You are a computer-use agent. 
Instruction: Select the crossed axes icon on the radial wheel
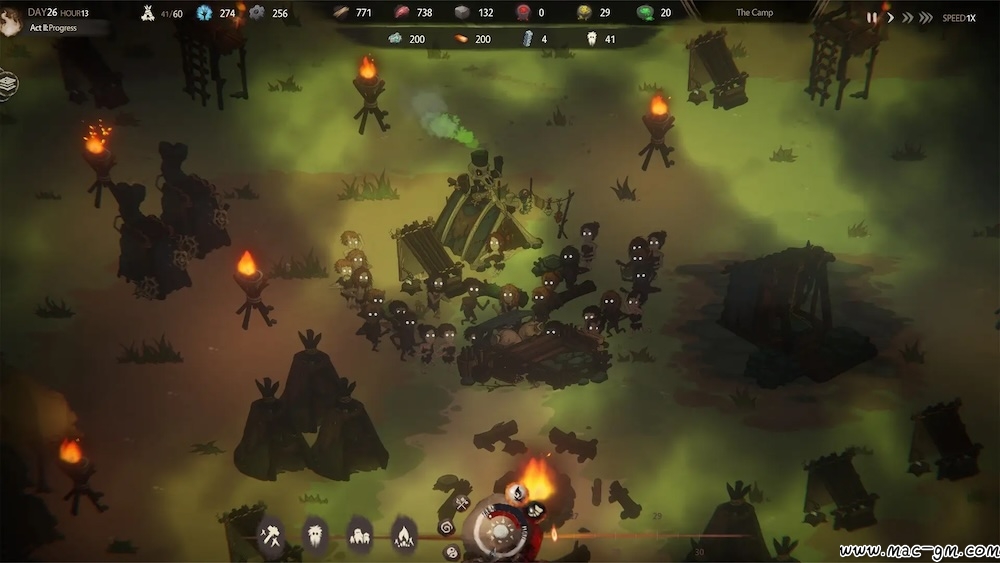[461, 503]
